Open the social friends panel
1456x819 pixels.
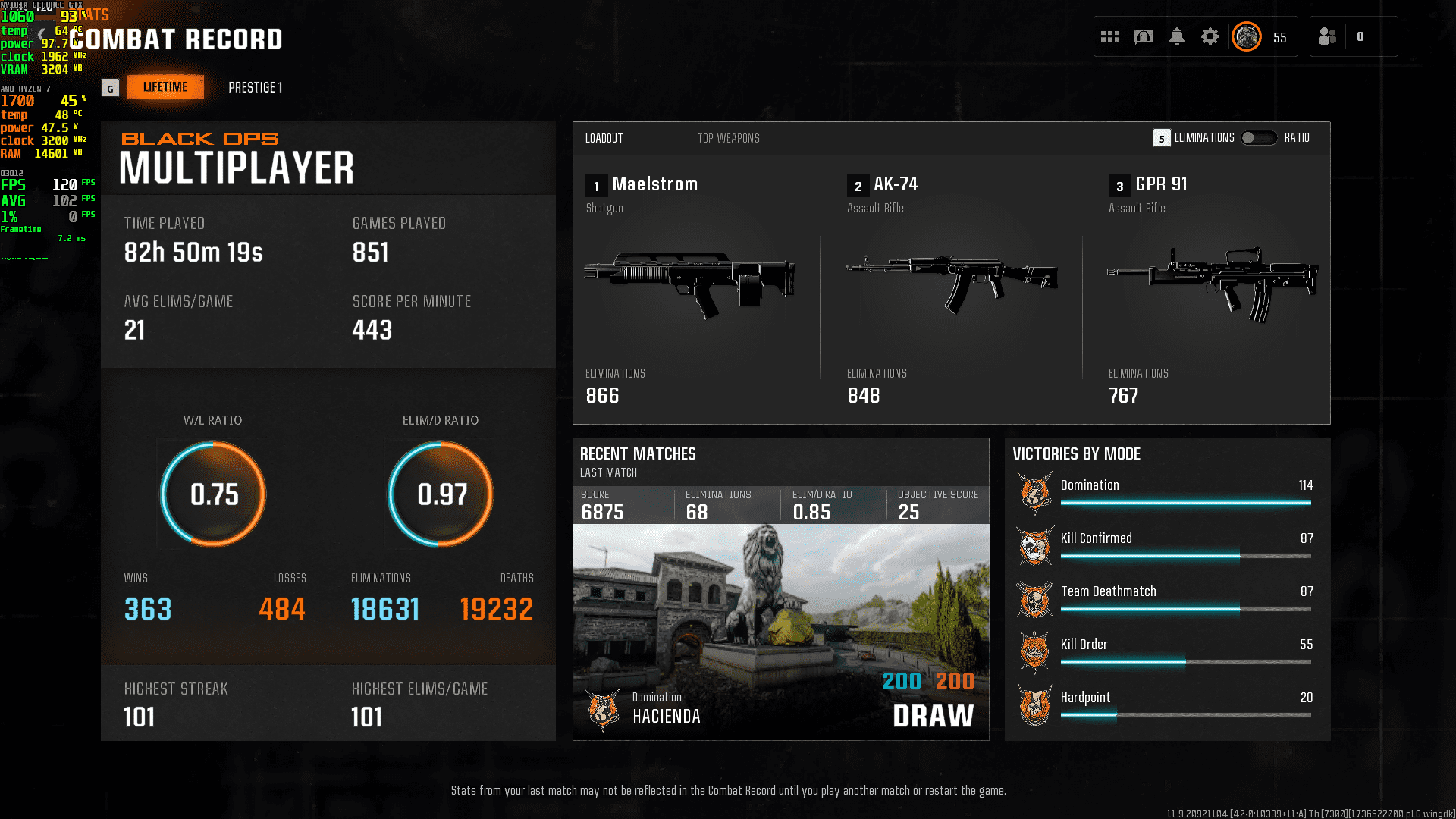coord(1328,36)
